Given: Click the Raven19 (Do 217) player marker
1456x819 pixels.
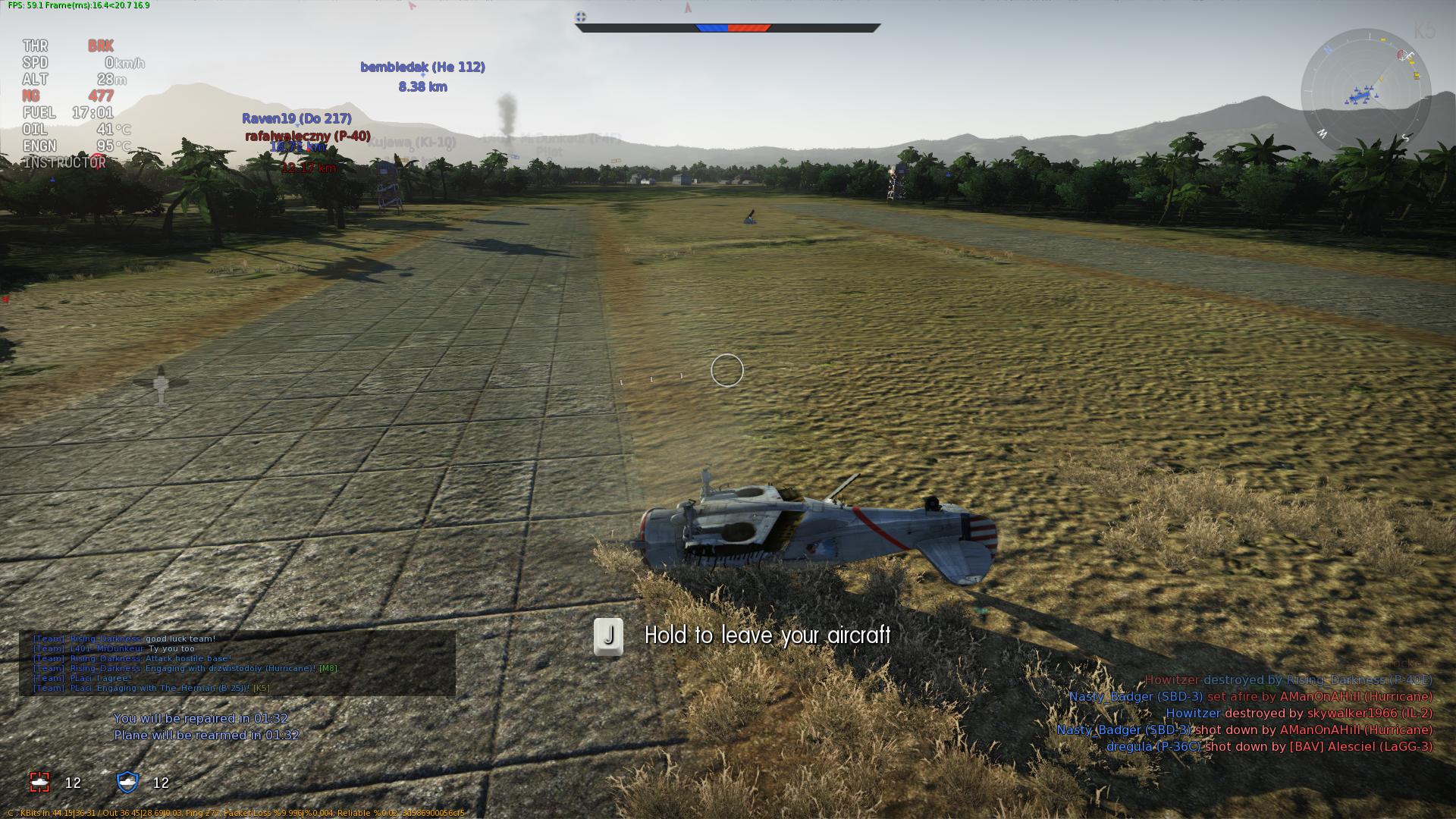Looking at the screenshot, I should click(x=297, y=119).
